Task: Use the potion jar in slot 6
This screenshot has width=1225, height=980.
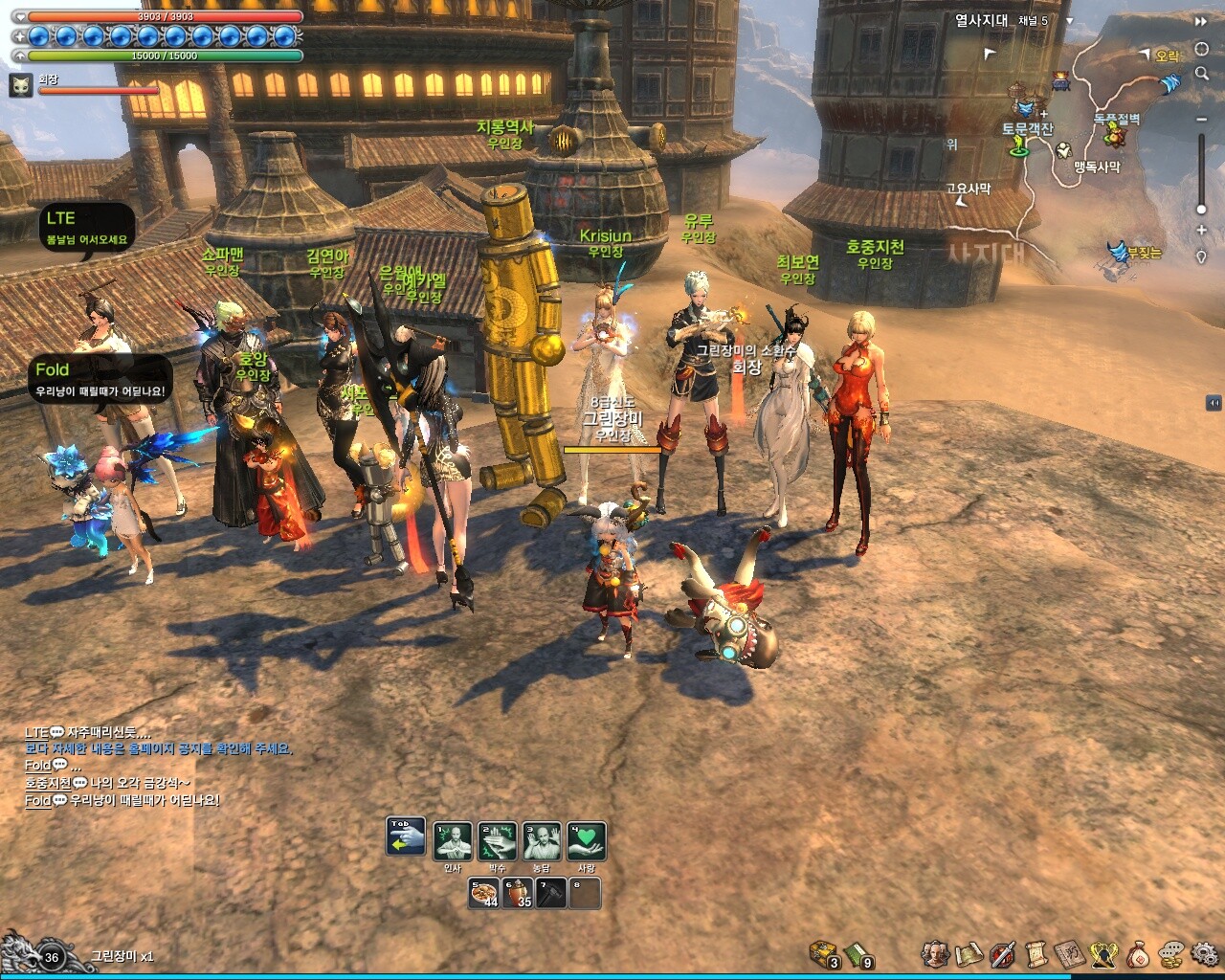Action: [x=520, y=893]
